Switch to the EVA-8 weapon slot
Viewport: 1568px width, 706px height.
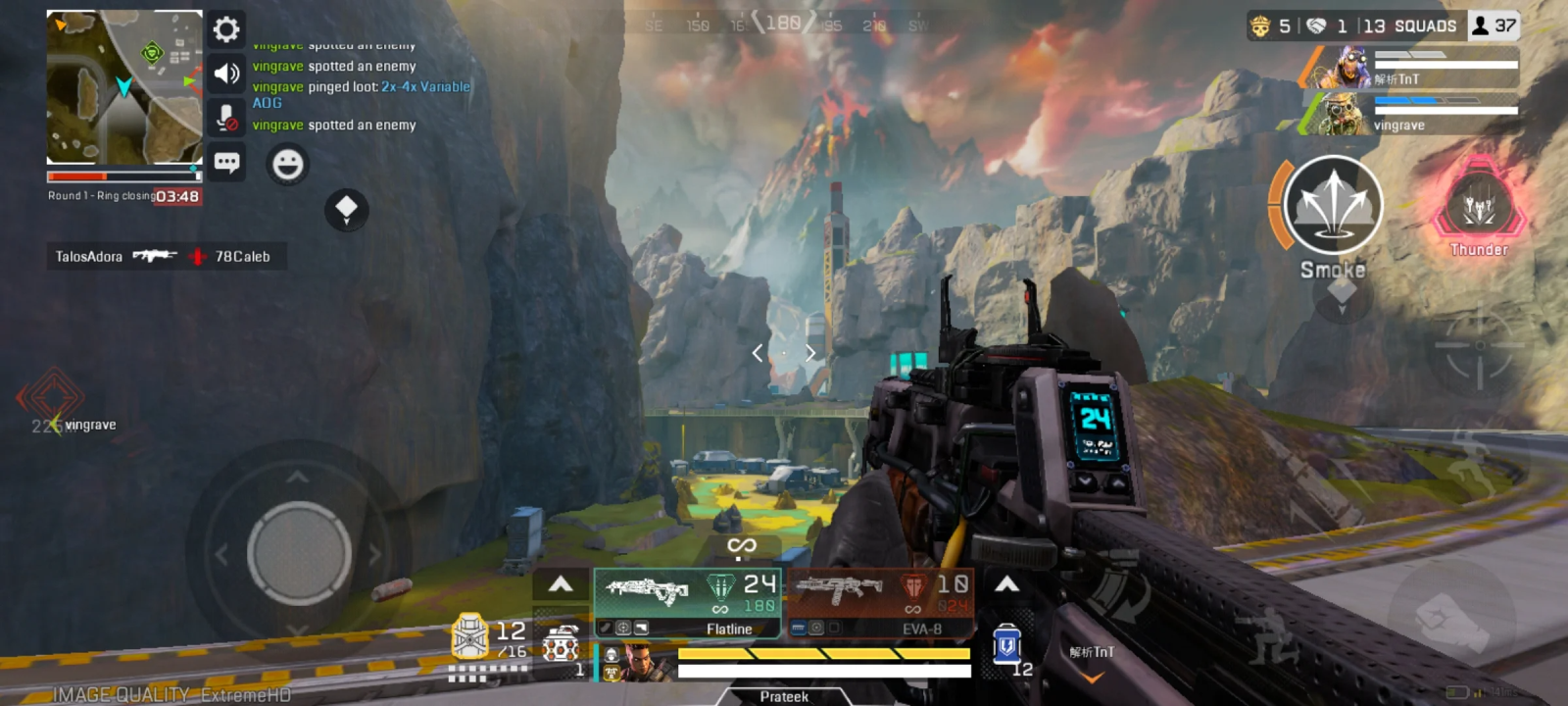[x=880, y=602]
